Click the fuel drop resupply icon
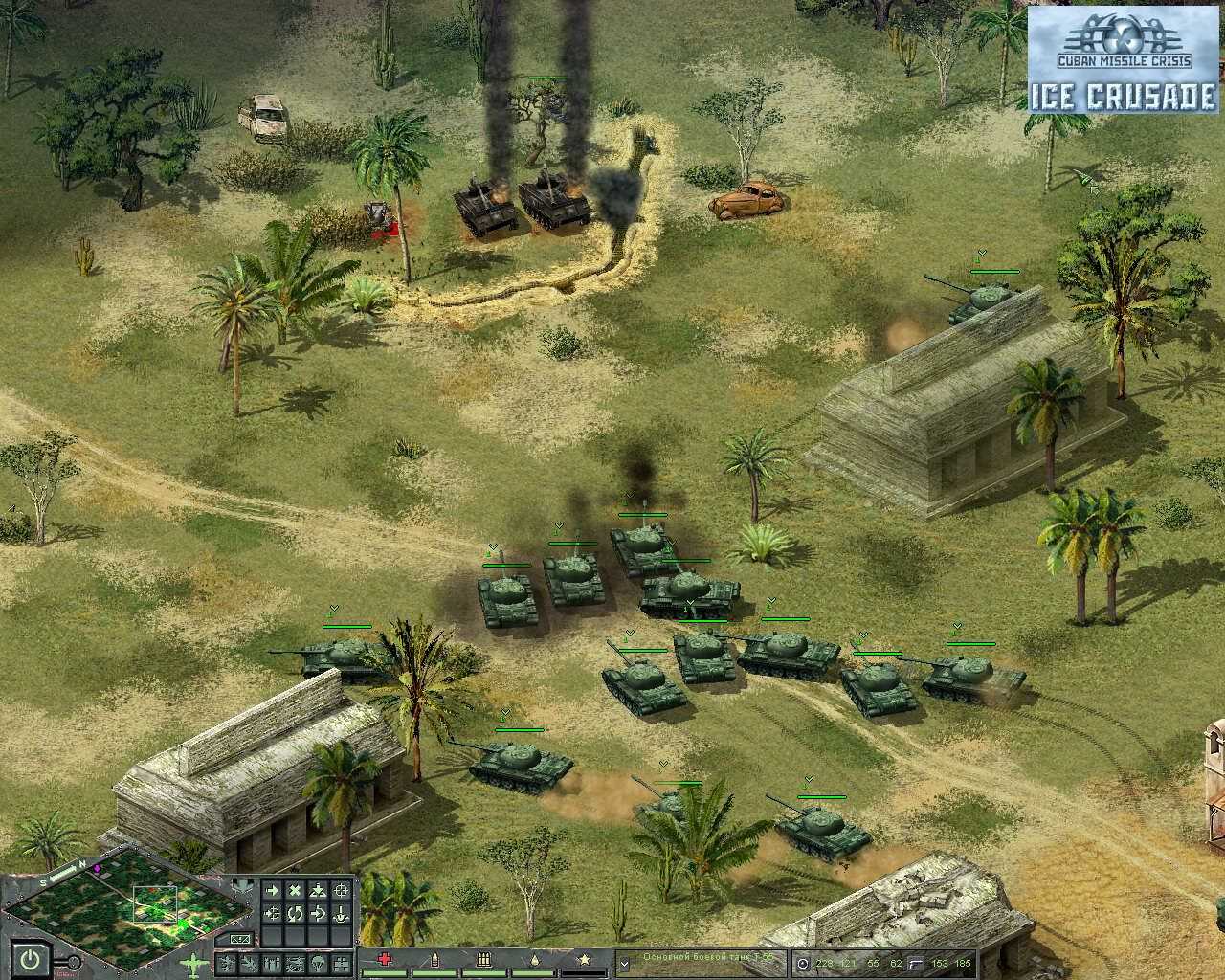Screen dimensions: 1225x980 [x=535, y=960]
